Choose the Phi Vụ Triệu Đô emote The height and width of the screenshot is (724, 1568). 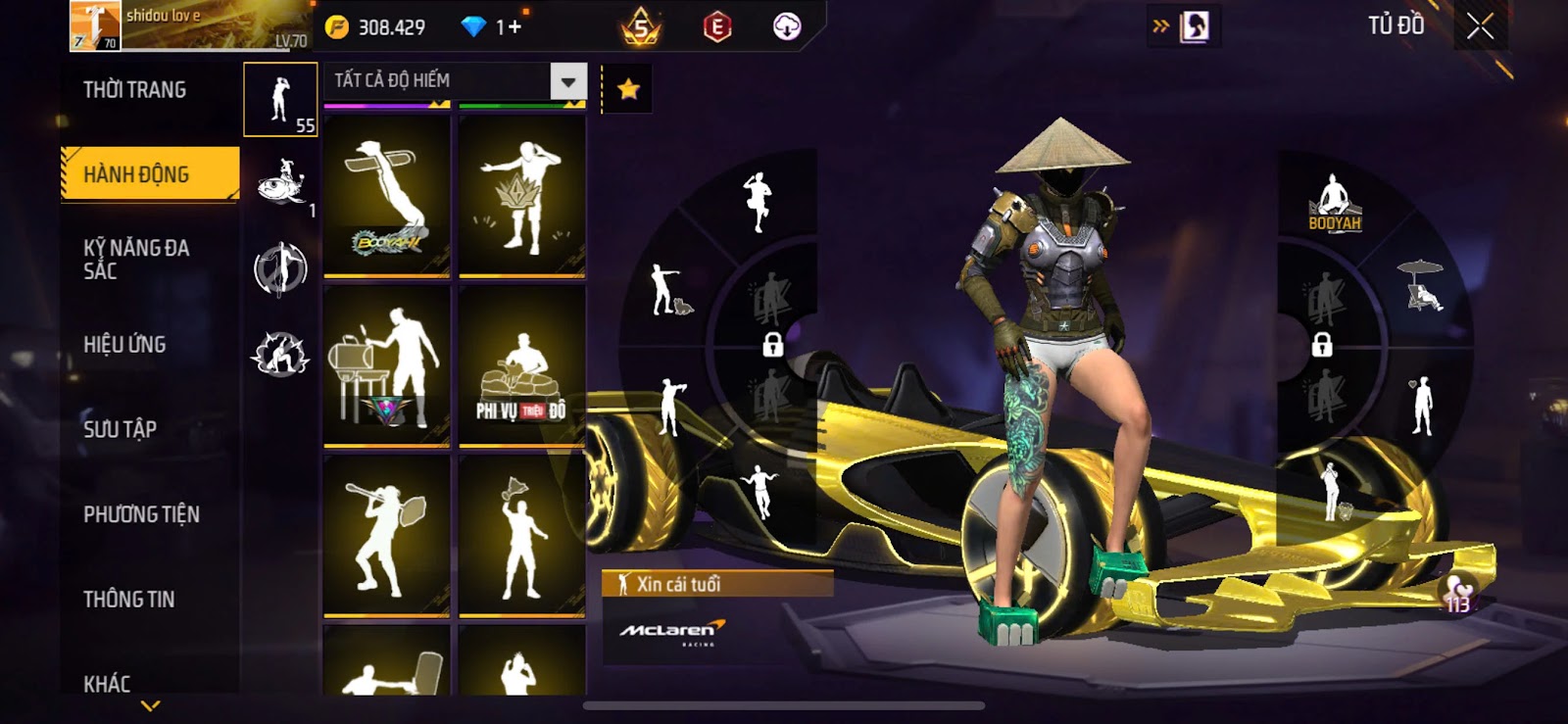[x=521, y=367]
